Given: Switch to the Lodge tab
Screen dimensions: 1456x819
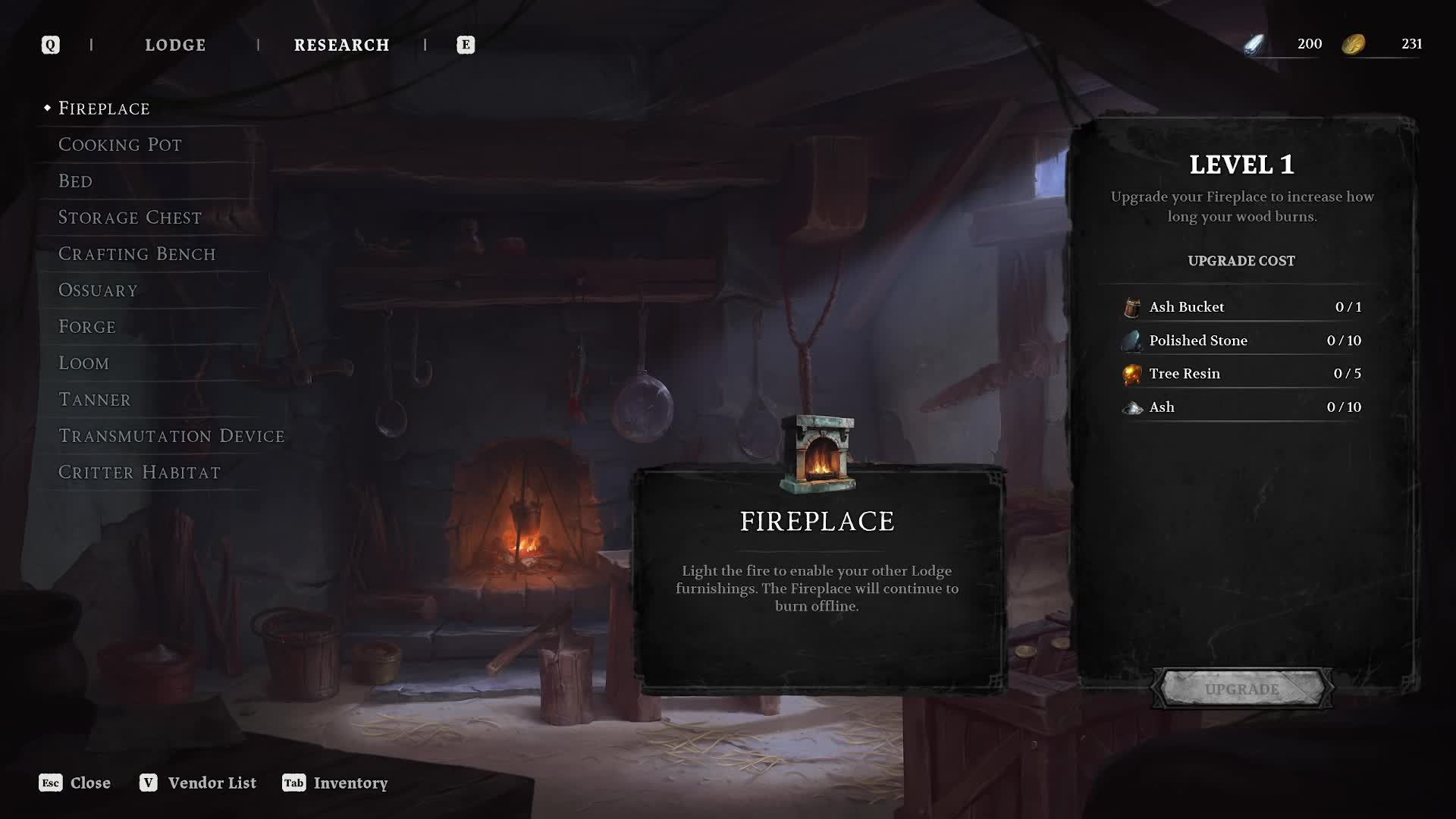Looking at the screenshot, I should [x=175, y=45].
